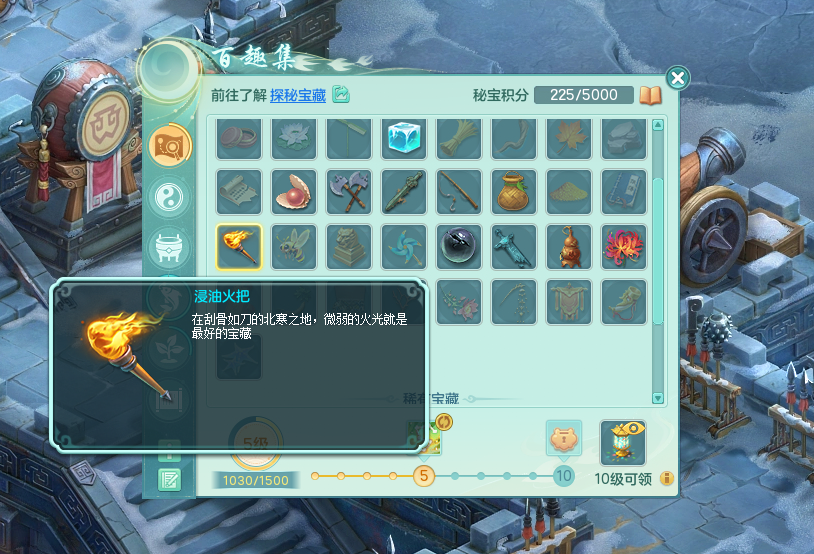Open the notepad edit icon
This screenshot has height=554, width=814.
tap(170, 481)
